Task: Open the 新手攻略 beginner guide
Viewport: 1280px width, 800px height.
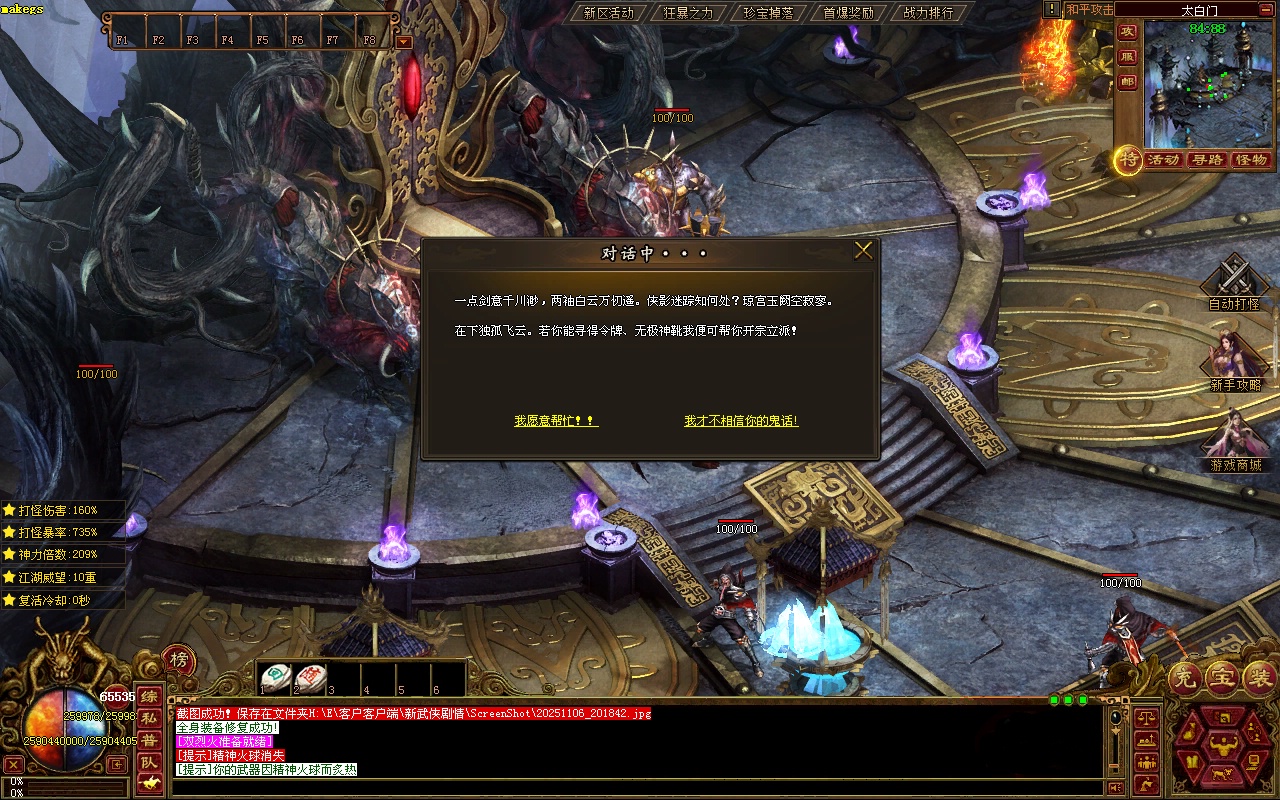Action: click(x=1235, y=362)
